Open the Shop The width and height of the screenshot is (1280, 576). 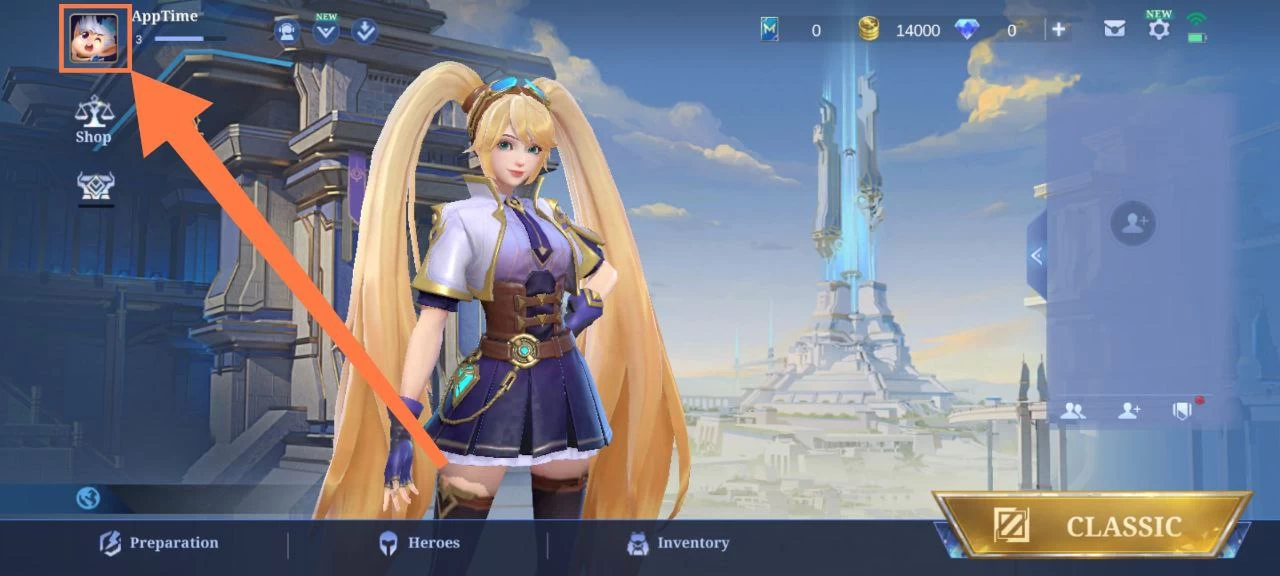(94, 120)
